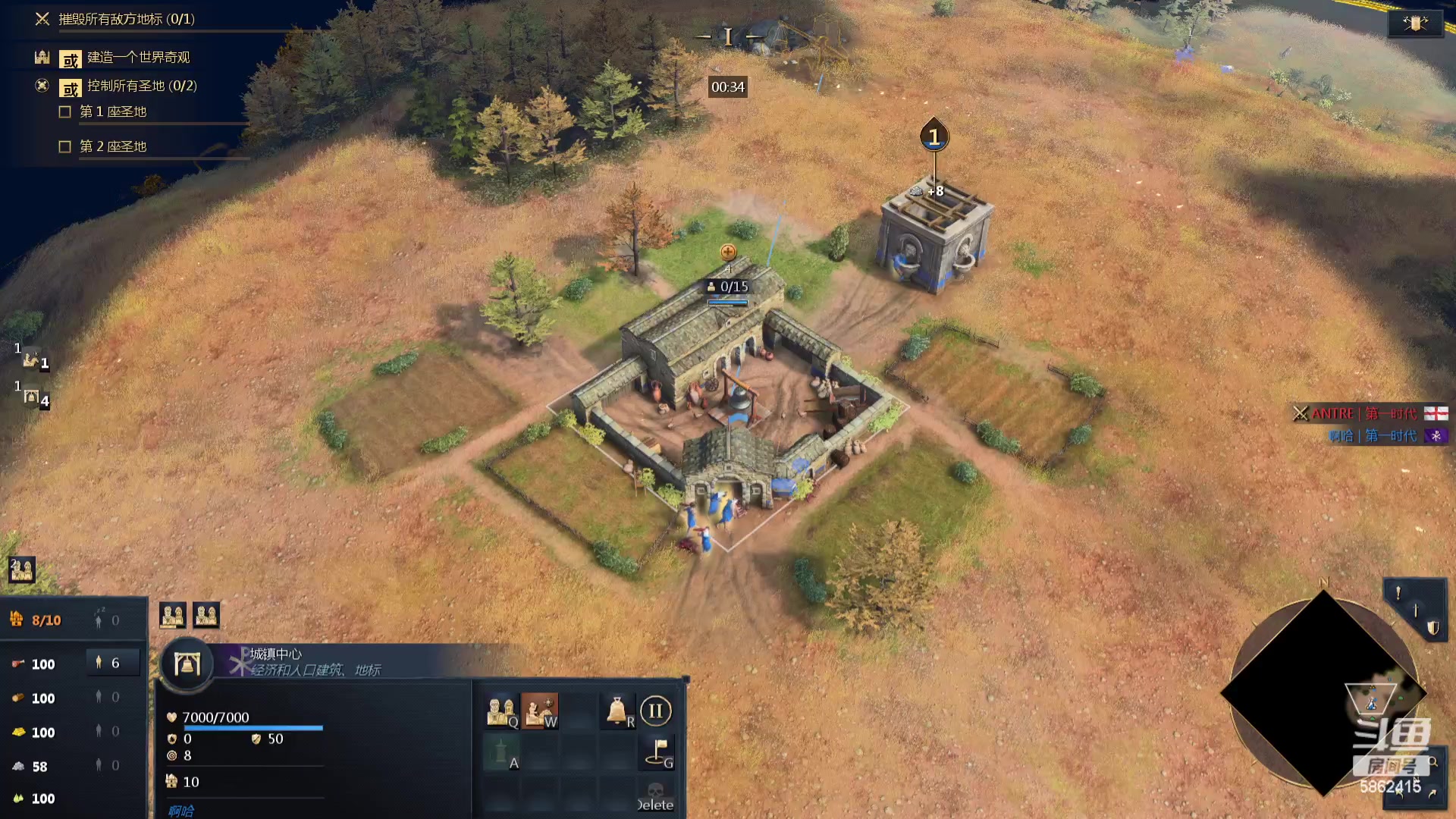Start Age II advancement with the II button
This screenshot has height=819, width=1456.
click(x=656, y=711)
